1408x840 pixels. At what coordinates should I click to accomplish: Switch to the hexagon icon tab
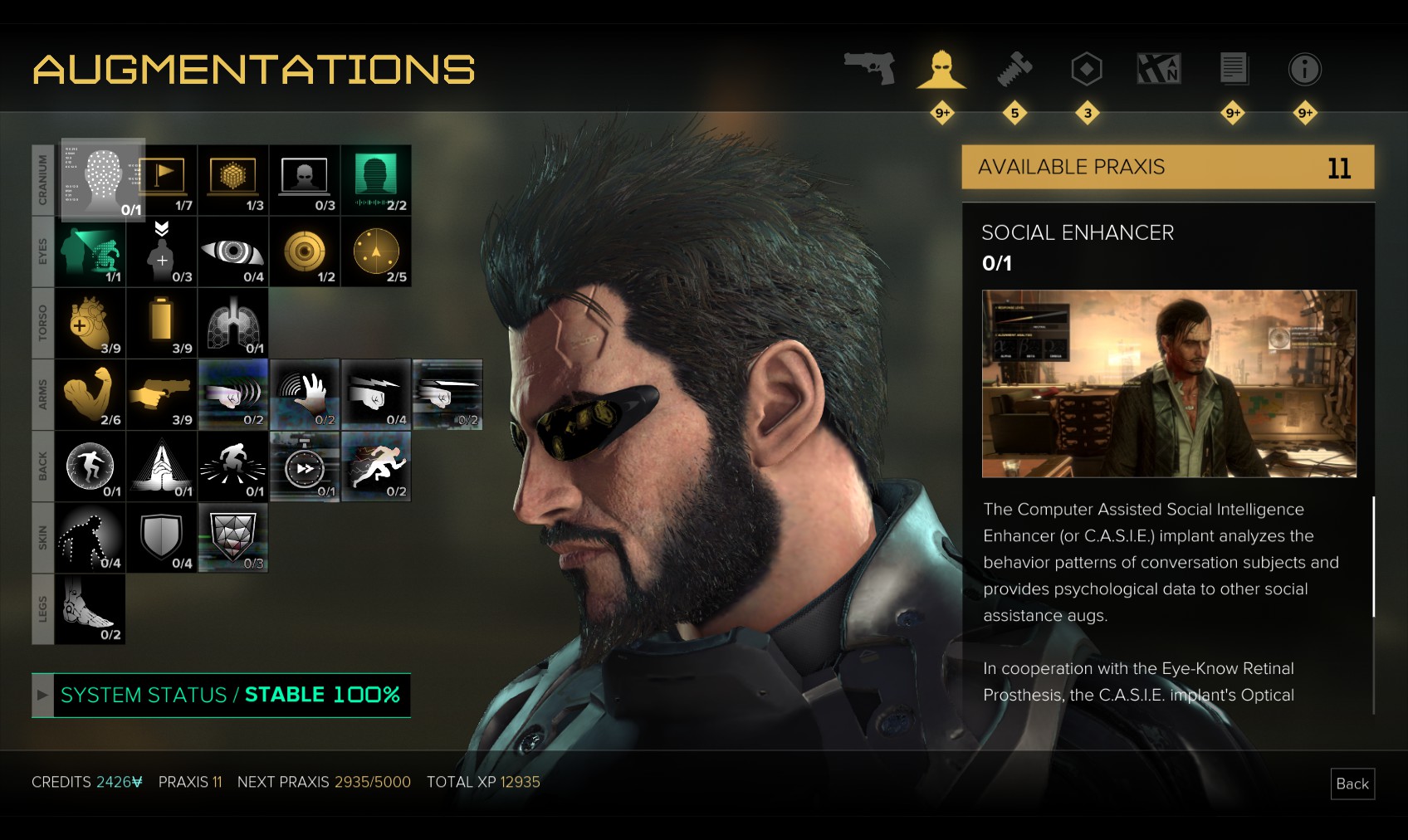(1087, 68)
